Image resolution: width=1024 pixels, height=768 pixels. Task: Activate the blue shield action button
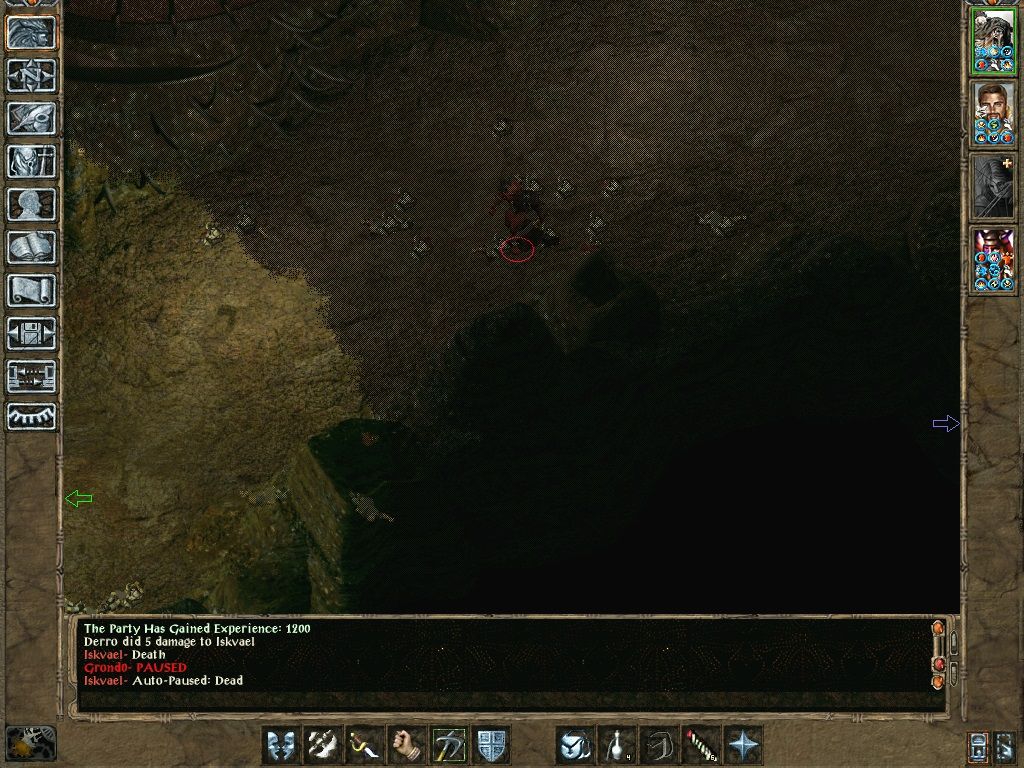click(x=491, y=745)
